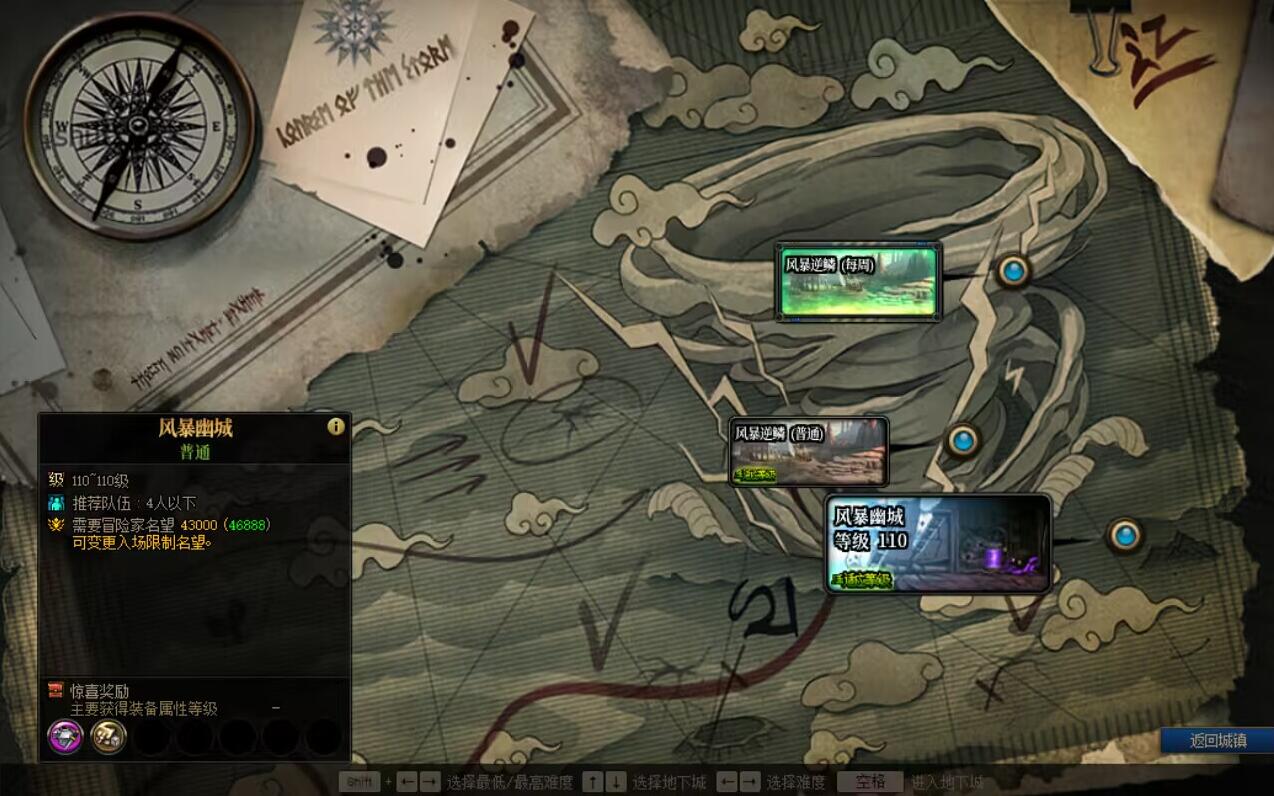This screenshot has height=796, width=1274.
Task: Click the blue map marker beside 风暴逆鳞 (普通)
Action: pyautogui.click(x=963, y=440)
